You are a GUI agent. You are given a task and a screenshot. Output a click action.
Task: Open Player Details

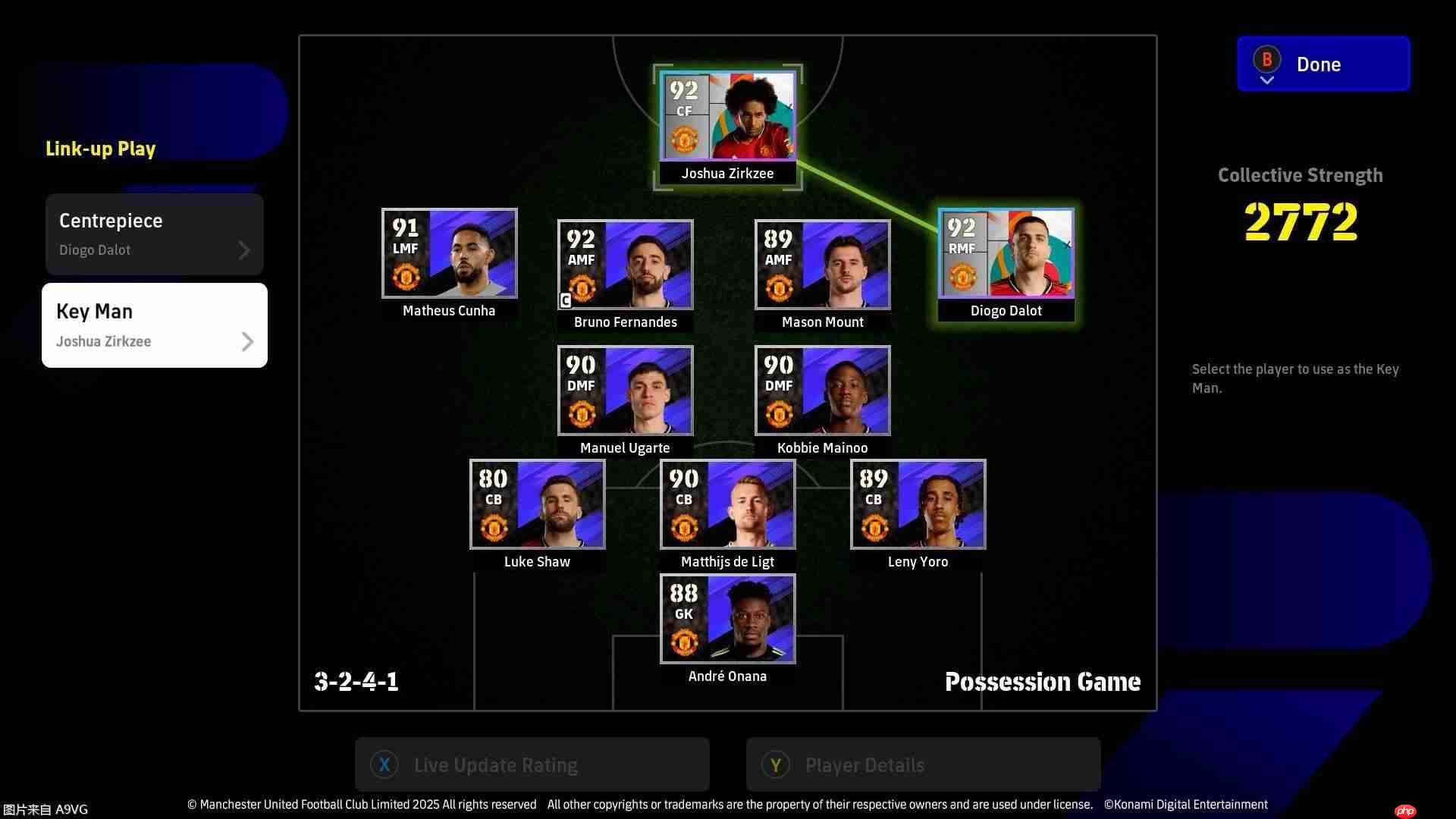pyautogui.click(x=923, y=765)
